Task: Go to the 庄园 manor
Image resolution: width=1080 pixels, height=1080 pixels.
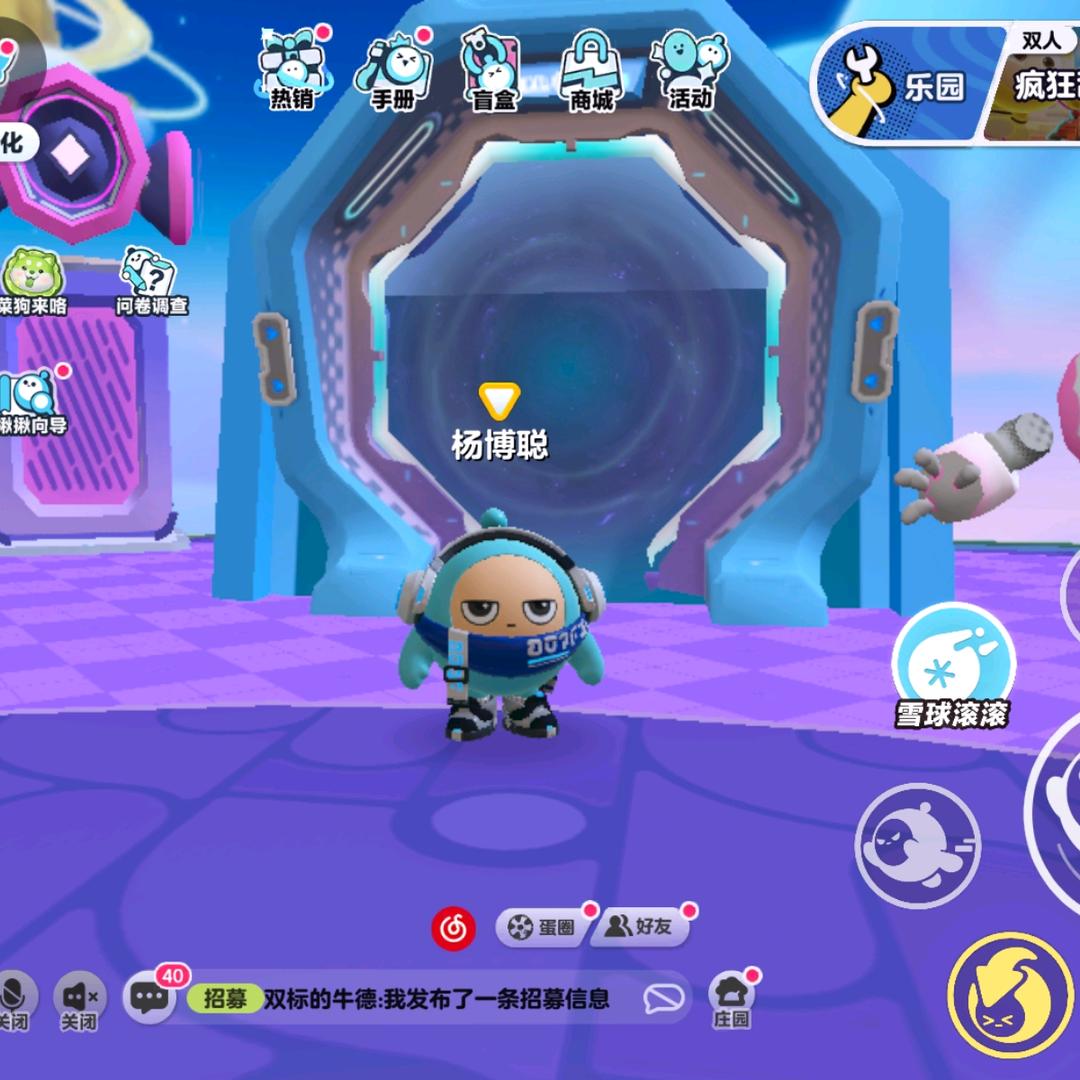Action: [x=731, y=998]
